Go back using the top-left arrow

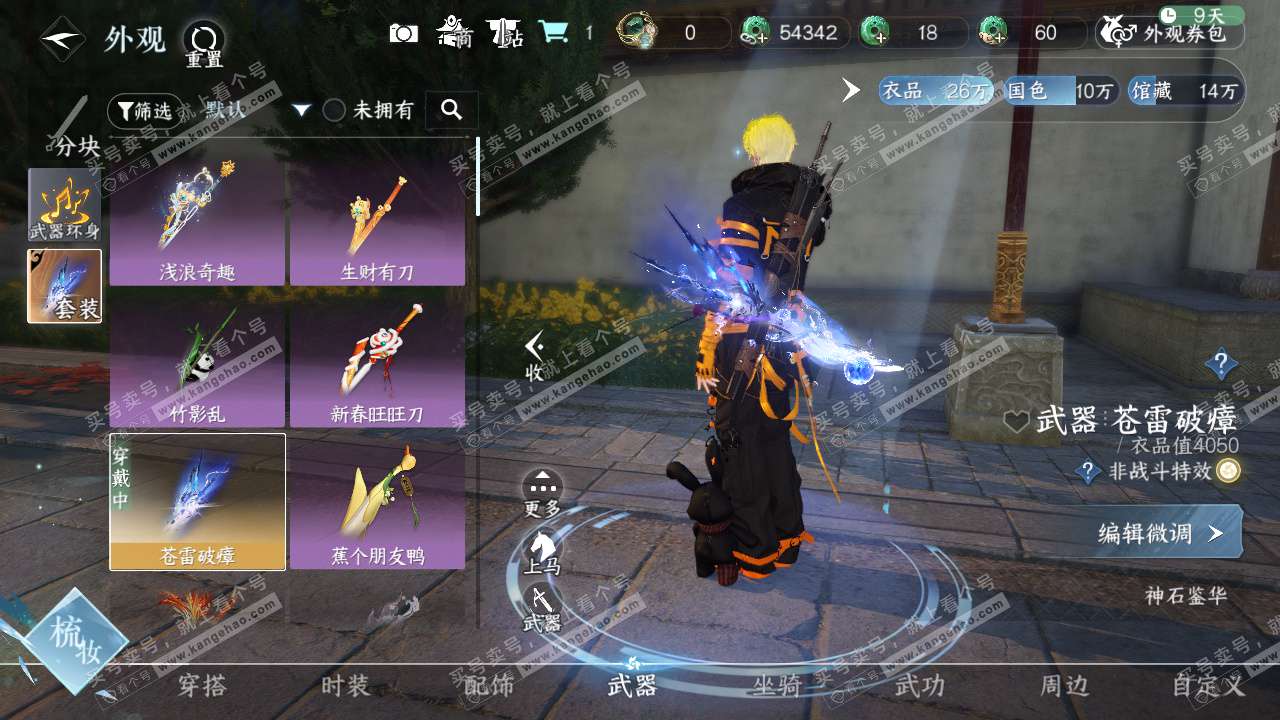(62, 39)
